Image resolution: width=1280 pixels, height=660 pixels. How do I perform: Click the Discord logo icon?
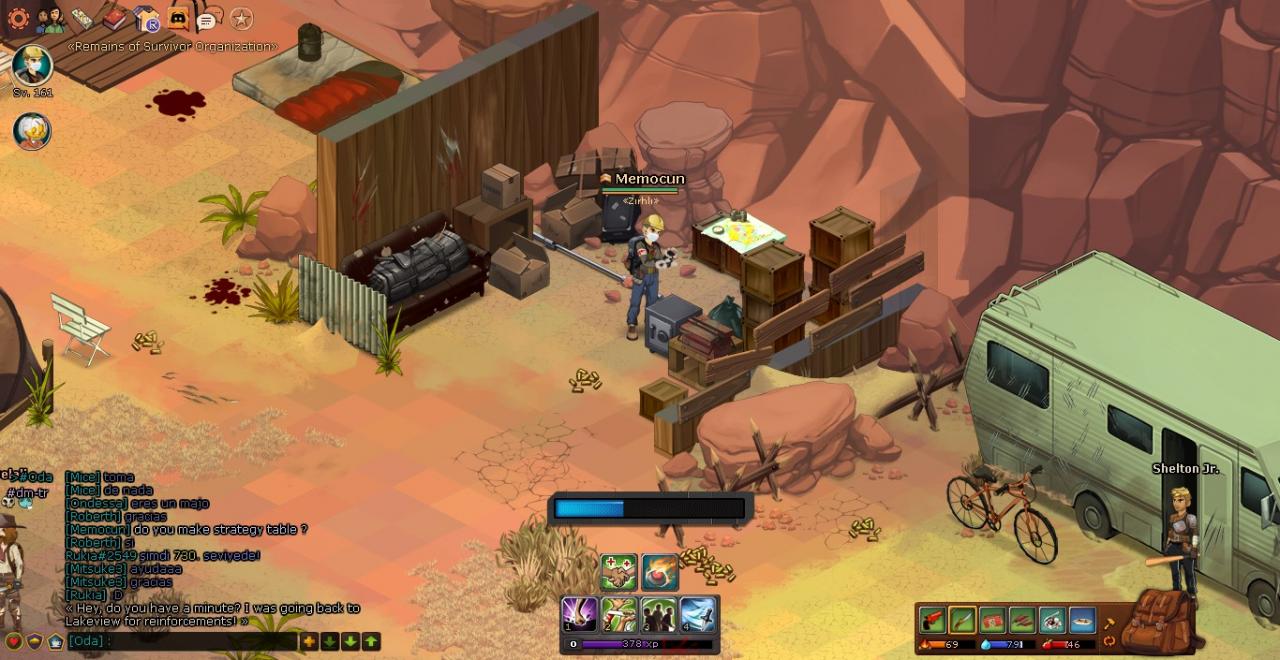coord(178,18)
